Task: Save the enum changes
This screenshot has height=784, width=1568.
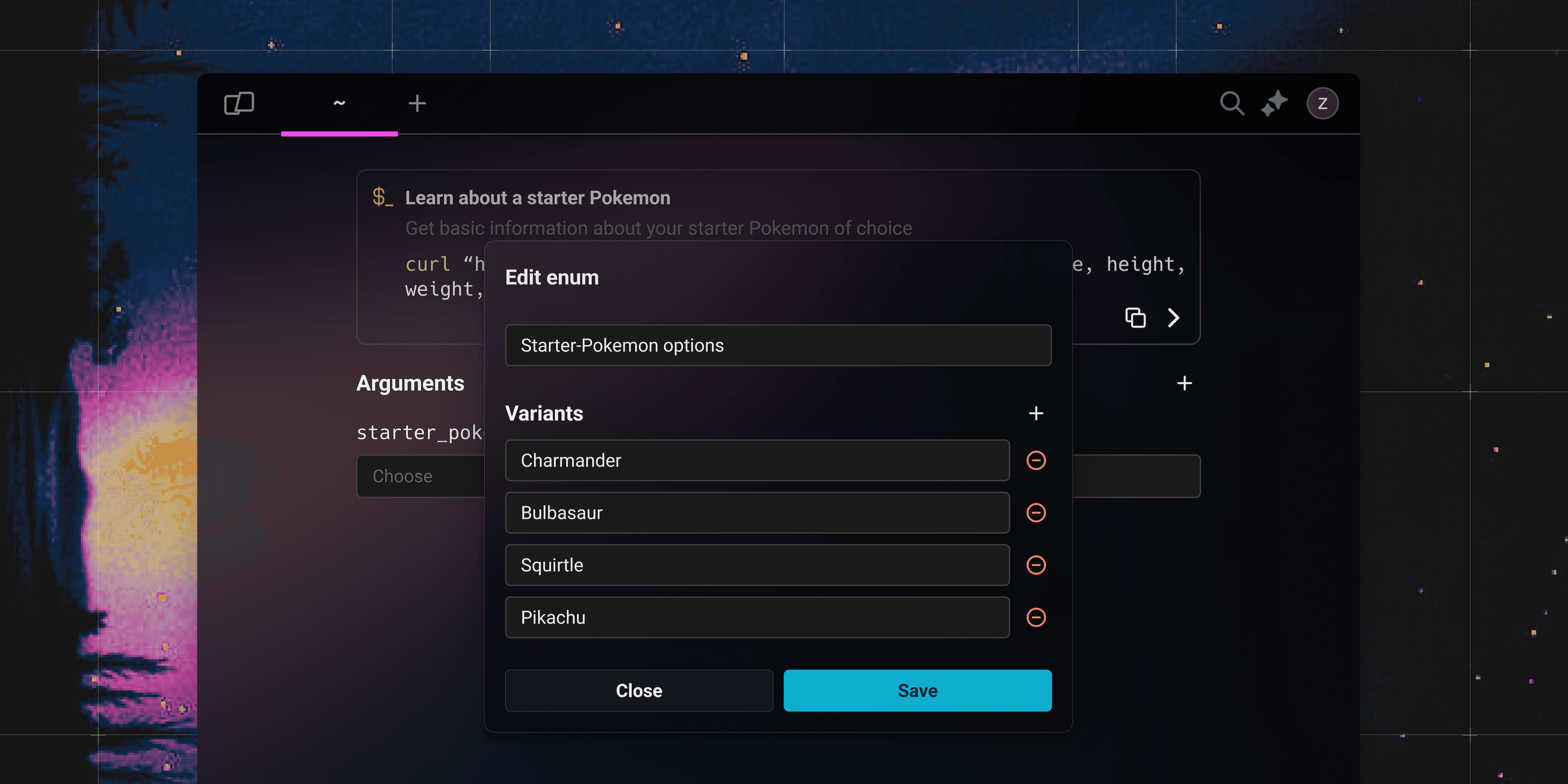Action: (917, 690)
